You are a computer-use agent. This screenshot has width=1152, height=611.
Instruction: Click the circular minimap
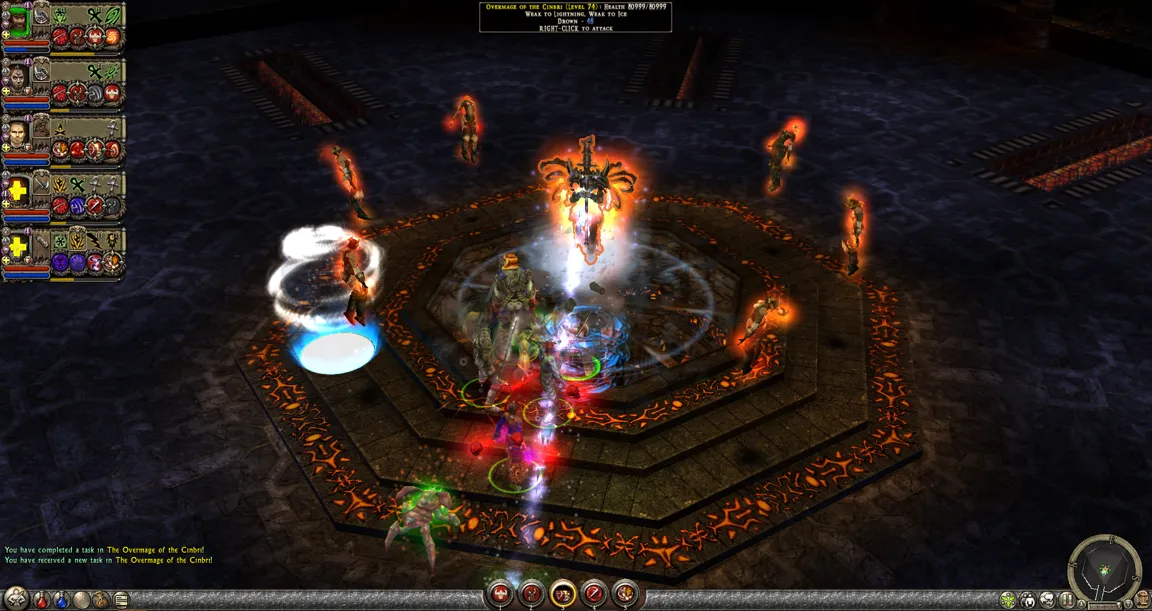tap(1104, 566)
